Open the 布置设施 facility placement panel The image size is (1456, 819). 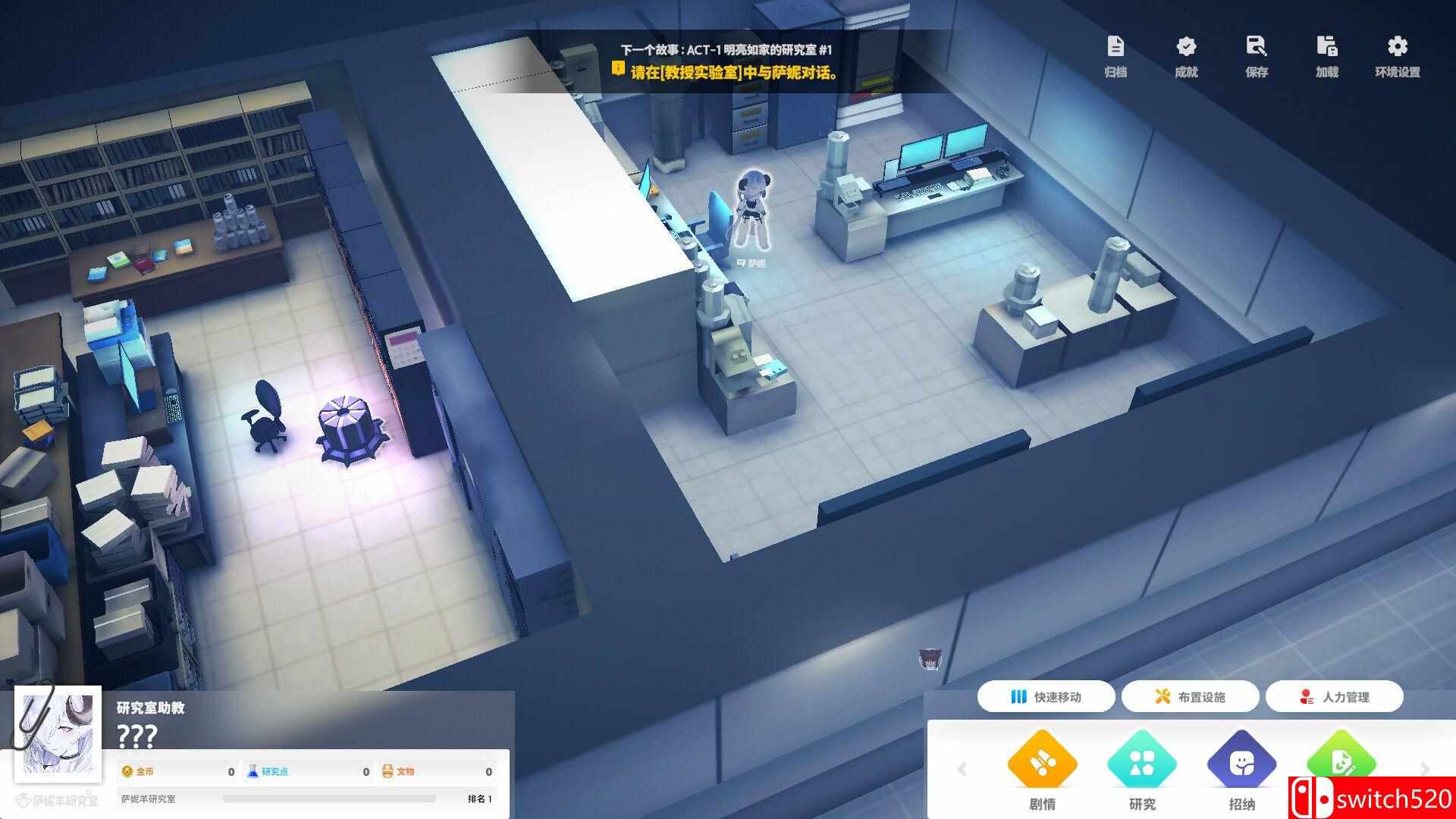pyautogui.click(x=1193, y=697)
